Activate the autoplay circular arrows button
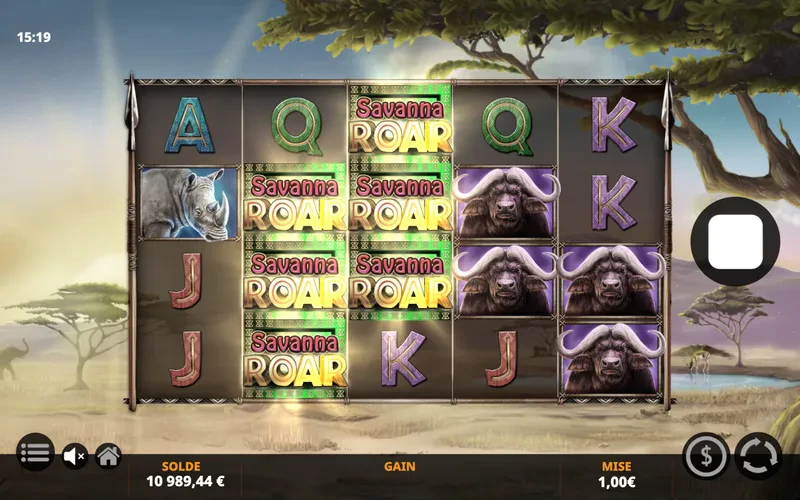 pos(758,456)
